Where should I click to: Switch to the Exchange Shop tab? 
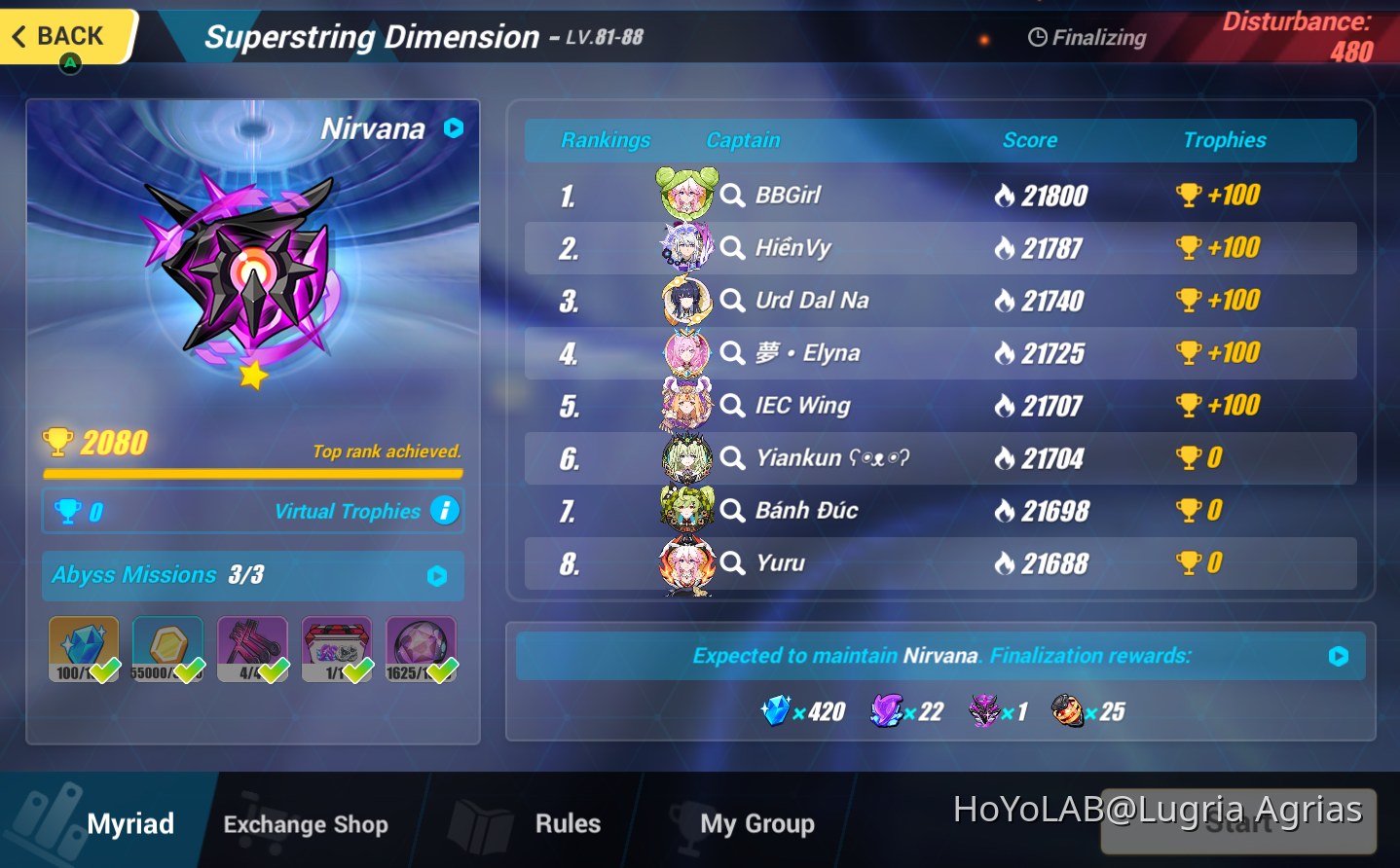pos(305,824)
